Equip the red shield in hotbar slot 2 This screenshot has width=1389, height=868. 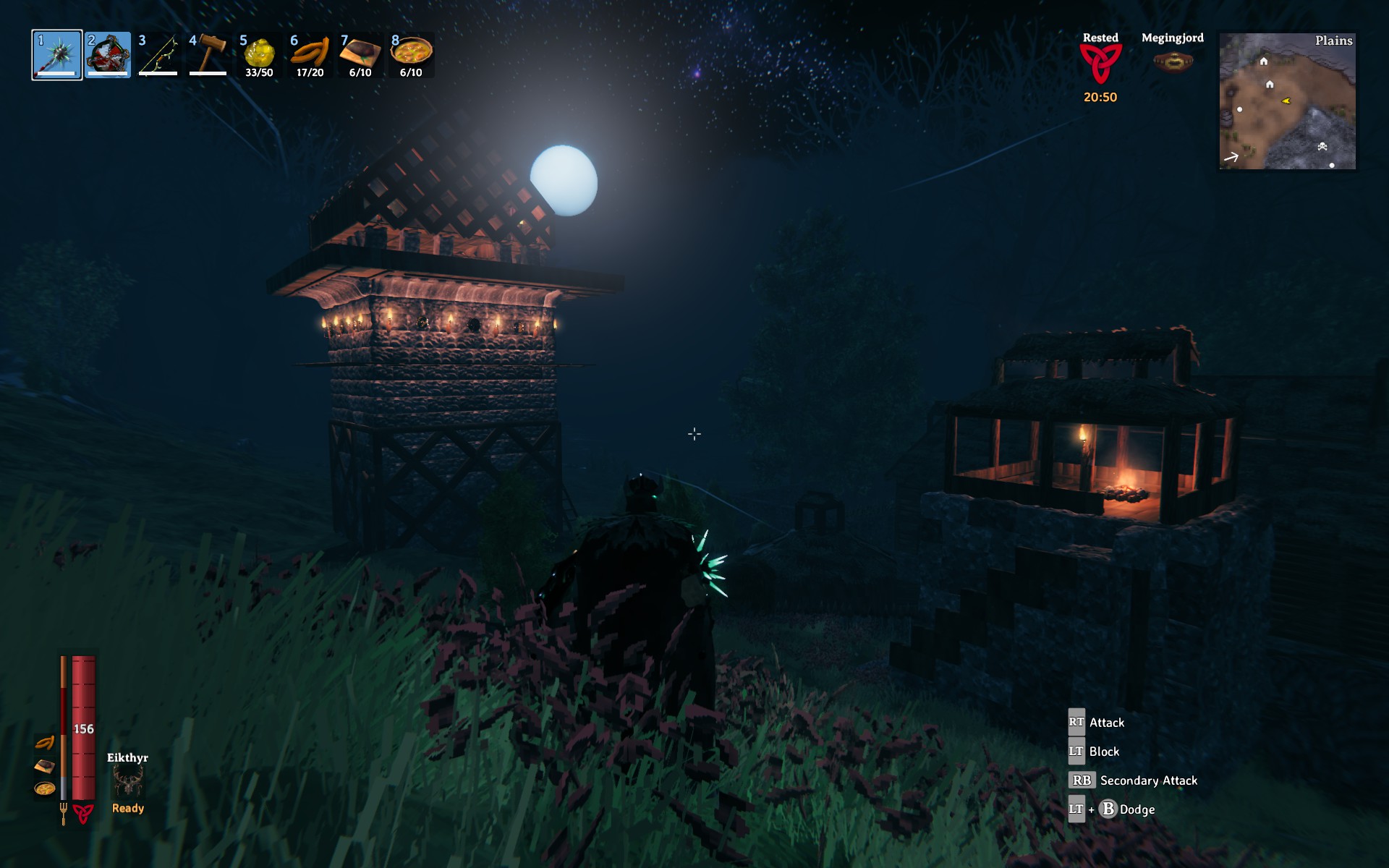(108, 55)
